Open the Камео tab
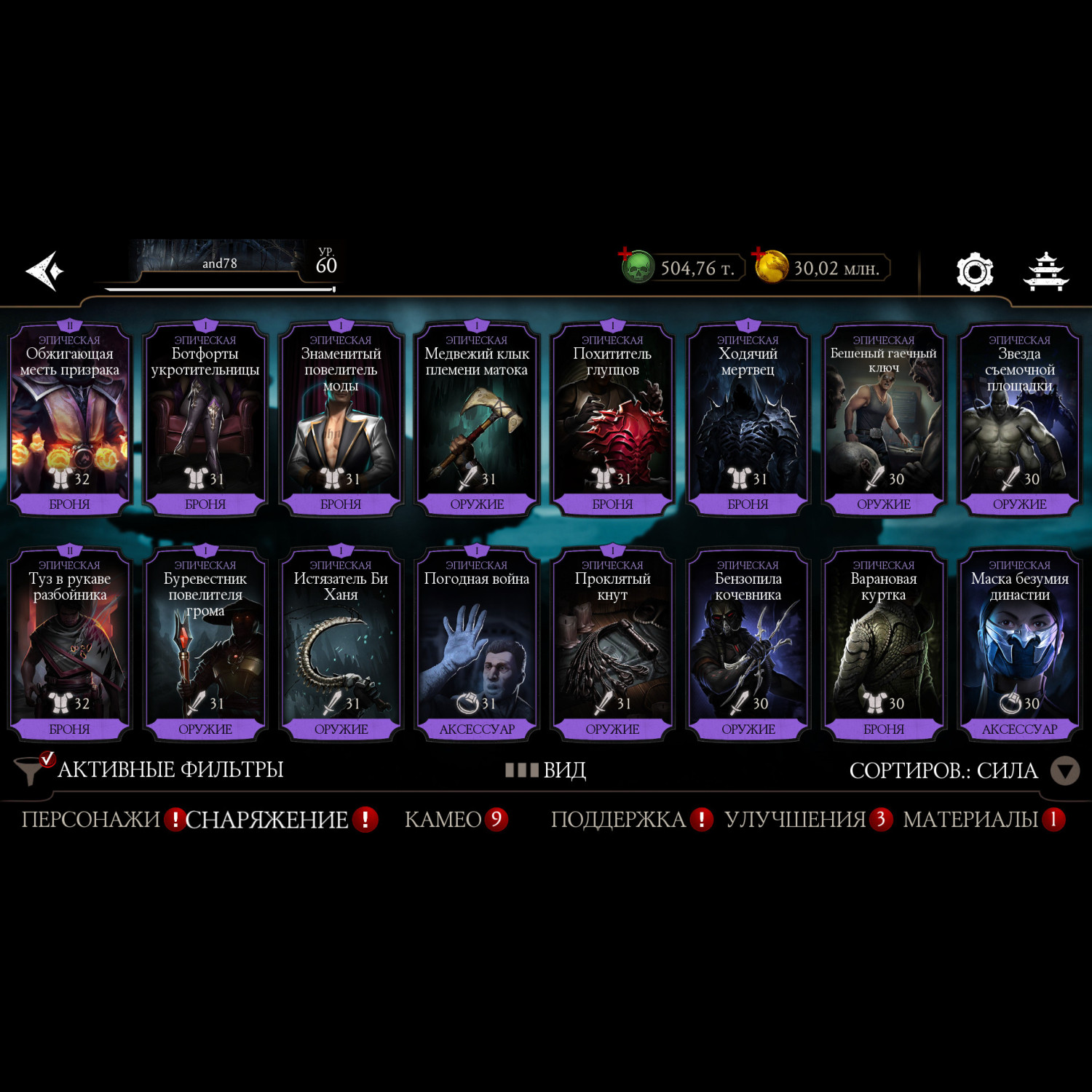This screenshot has height=1092, width=1092. (x=443, y=820)
